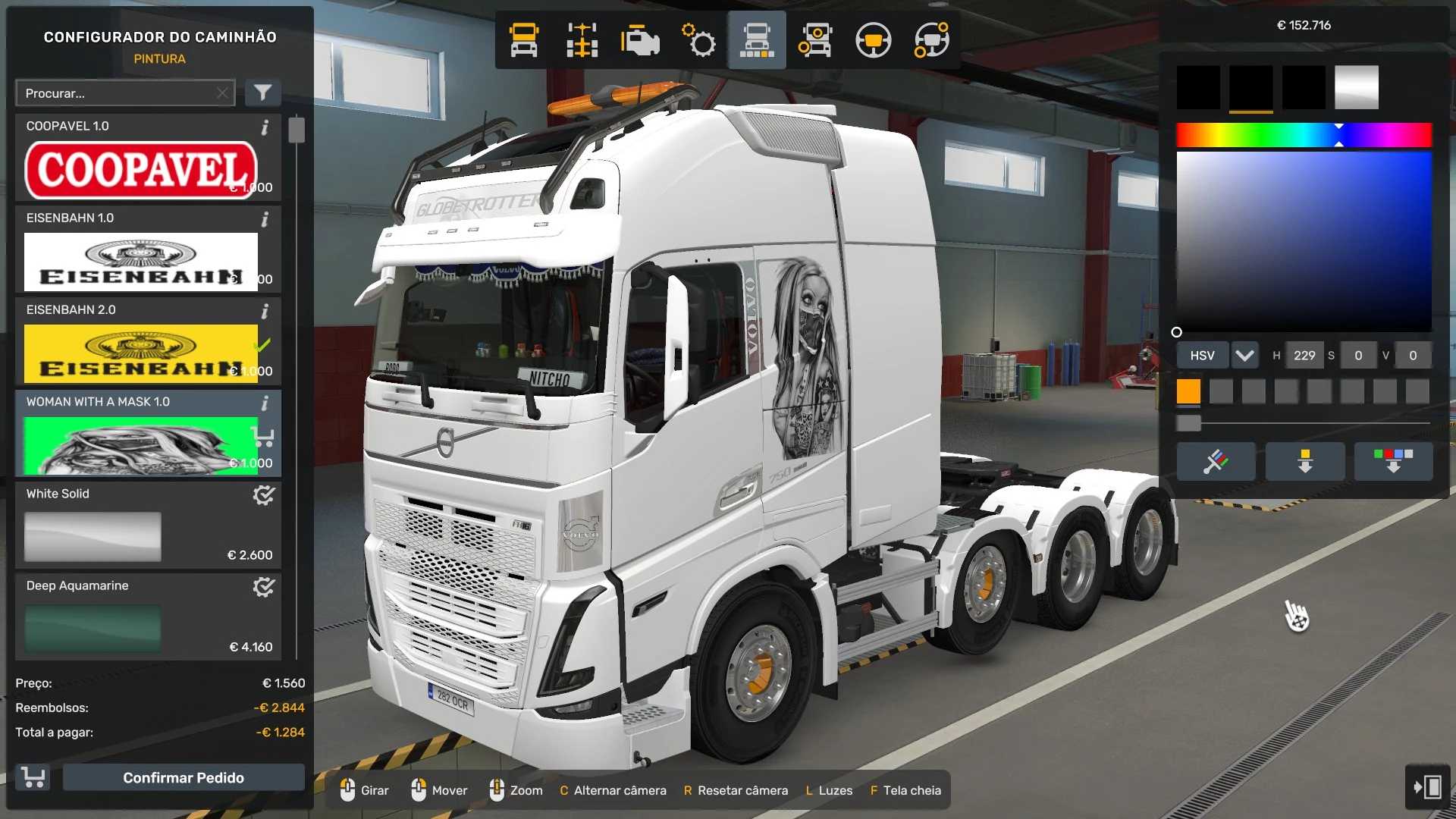
Task: Choose the EISENBAHN 1.0 white paint job
Action: (141, 261)
